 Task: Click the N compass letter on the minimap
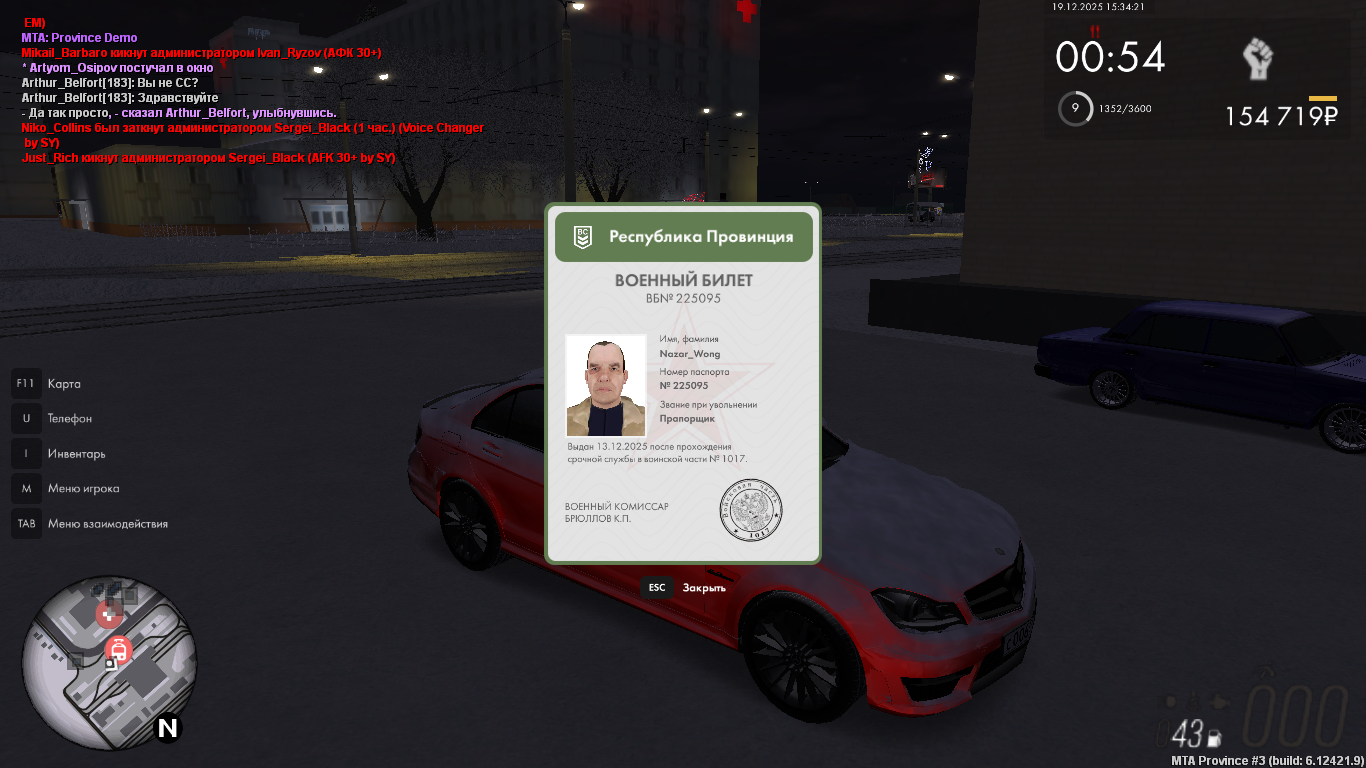(x=167, y=729)
